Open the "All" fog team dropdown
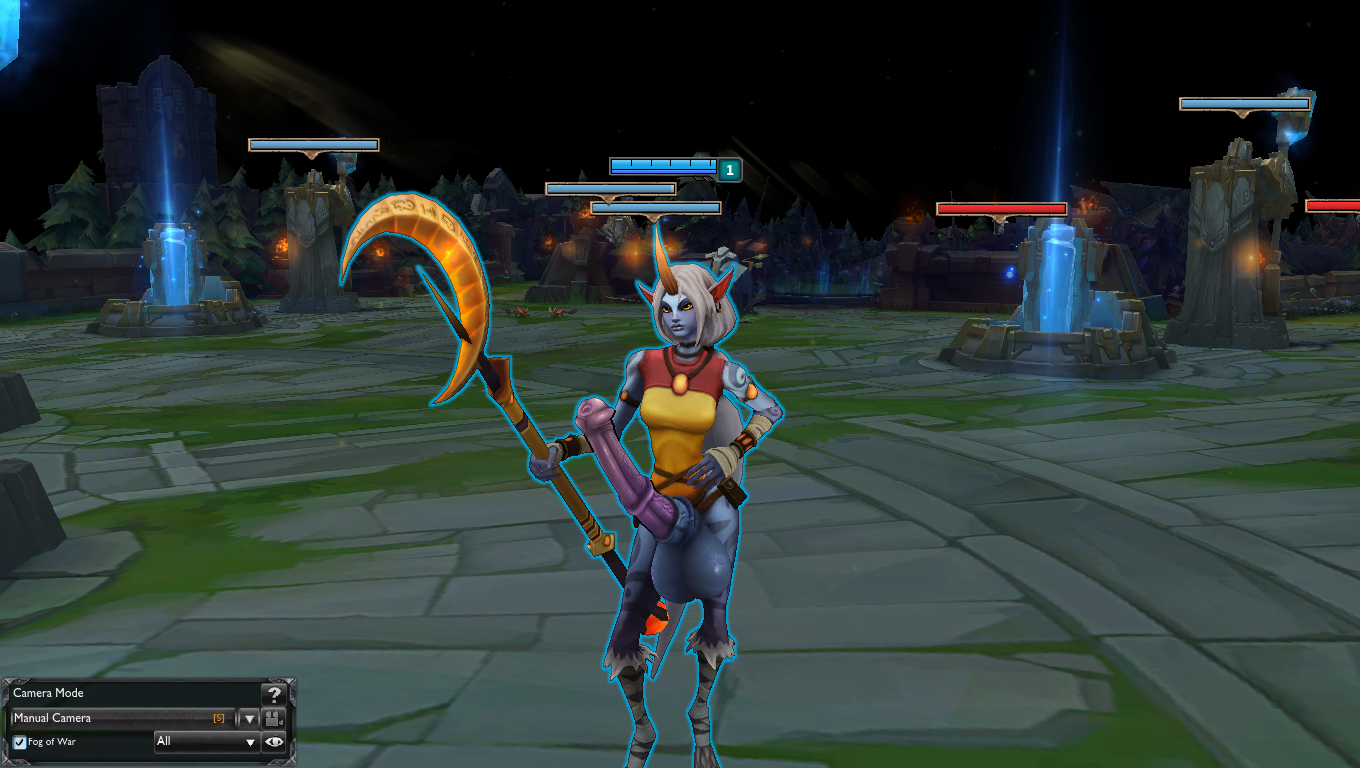The height and width of the screenshot is (768, 1360). coord(207,742)
